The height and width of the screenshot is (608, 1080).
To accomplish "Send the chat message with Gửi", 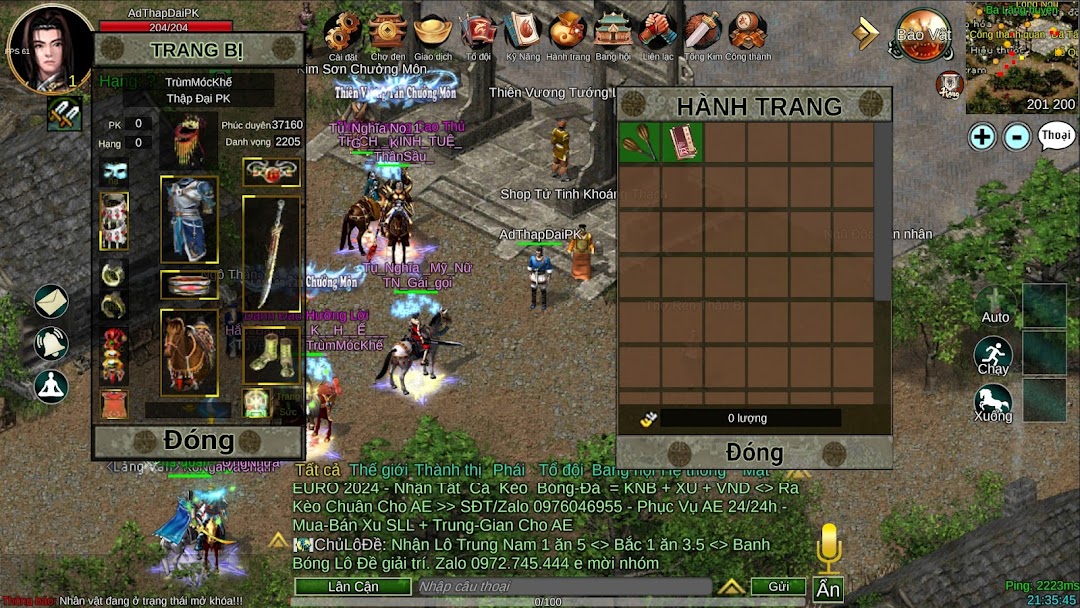I will [x=778, y=586].
